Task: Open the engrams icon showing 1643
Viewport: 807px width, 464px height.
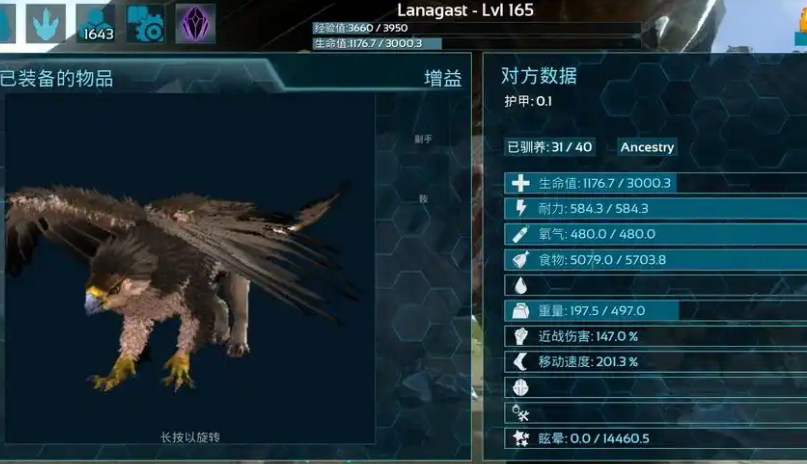Action: coord(96,23)
